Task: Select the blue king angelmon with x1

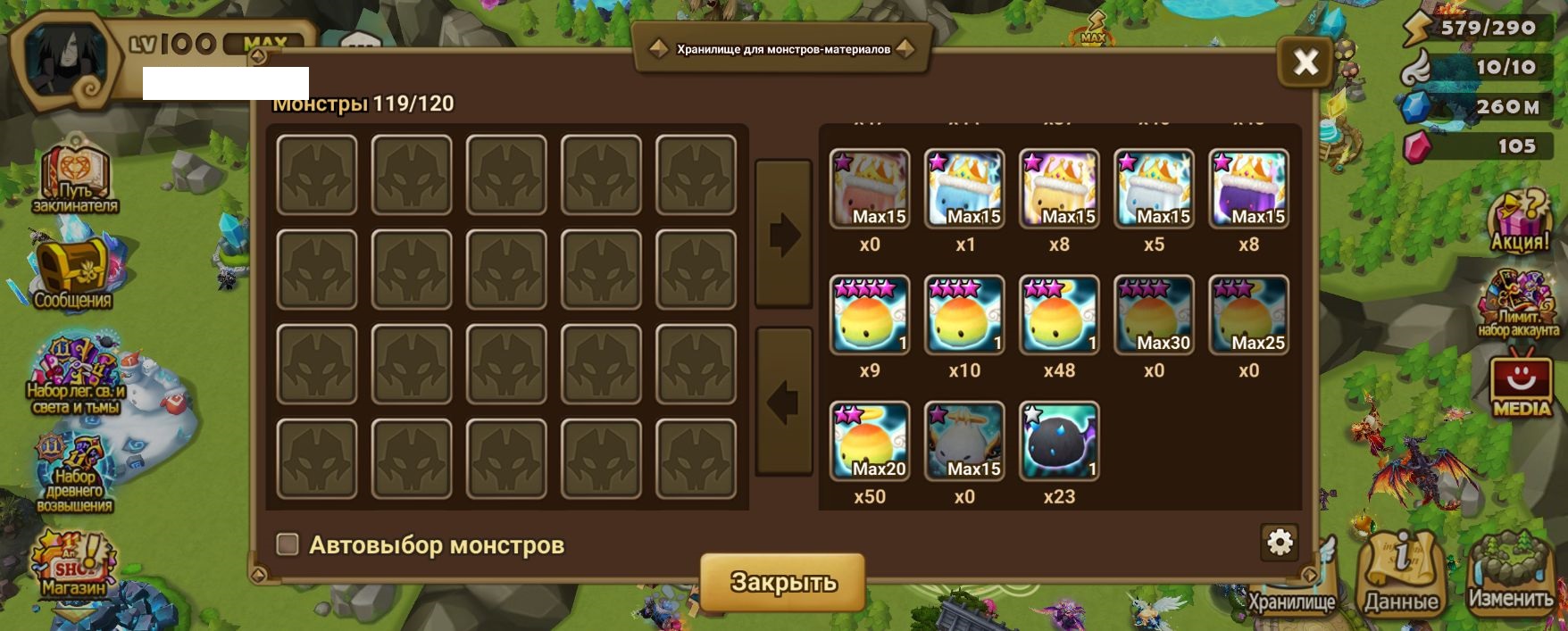Action: [964, 189]
